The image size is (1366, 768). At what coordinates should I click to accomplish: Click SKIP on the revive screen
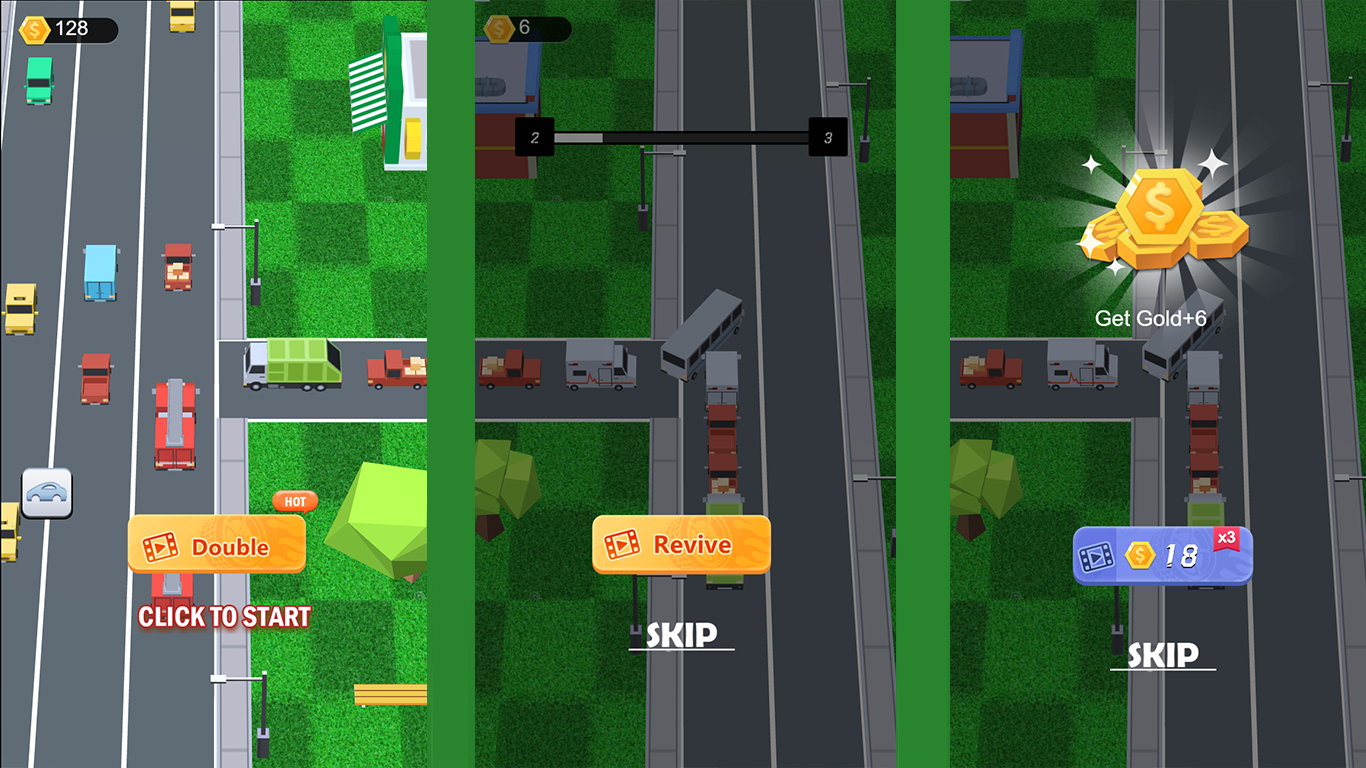[680, 634]
